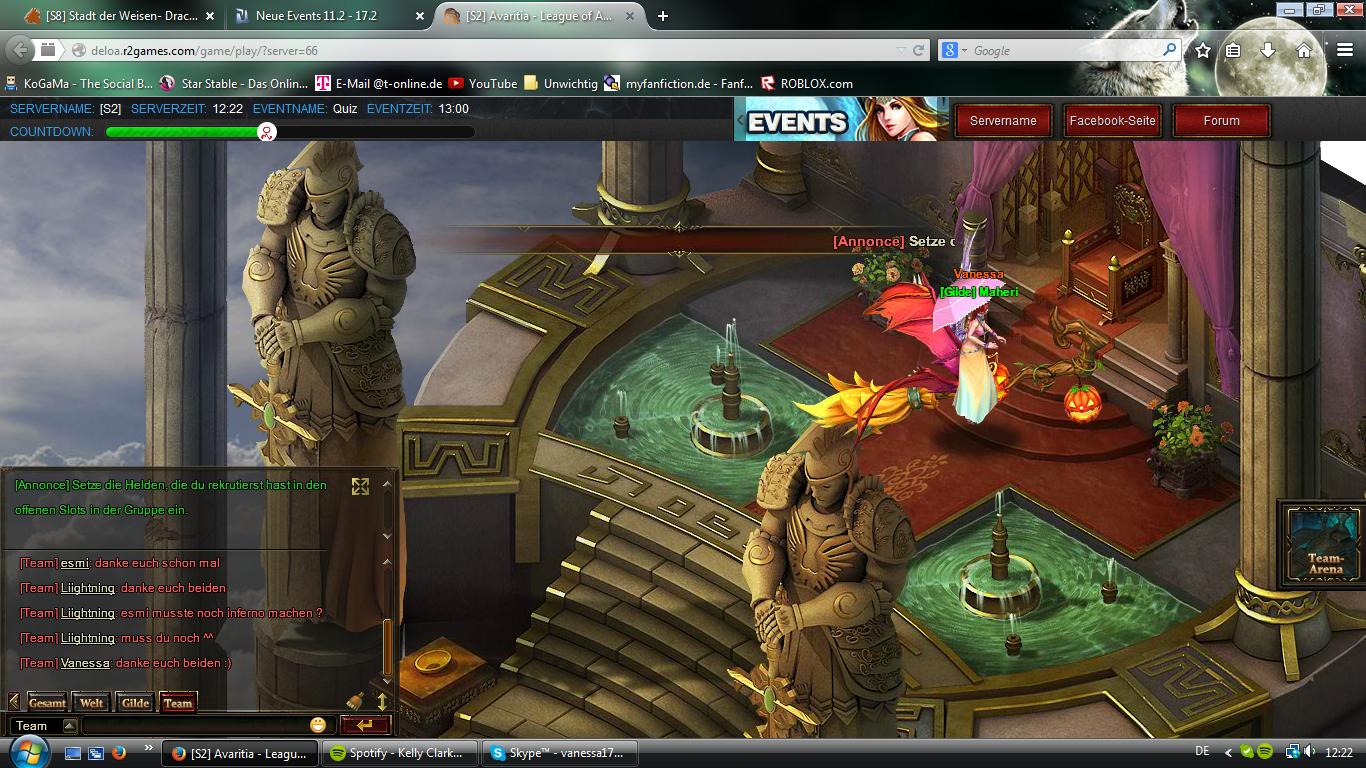The width and height of the screenshot is (1366, 768).
Task: Click the Servername button
Action: click(x=1002, y=121)
